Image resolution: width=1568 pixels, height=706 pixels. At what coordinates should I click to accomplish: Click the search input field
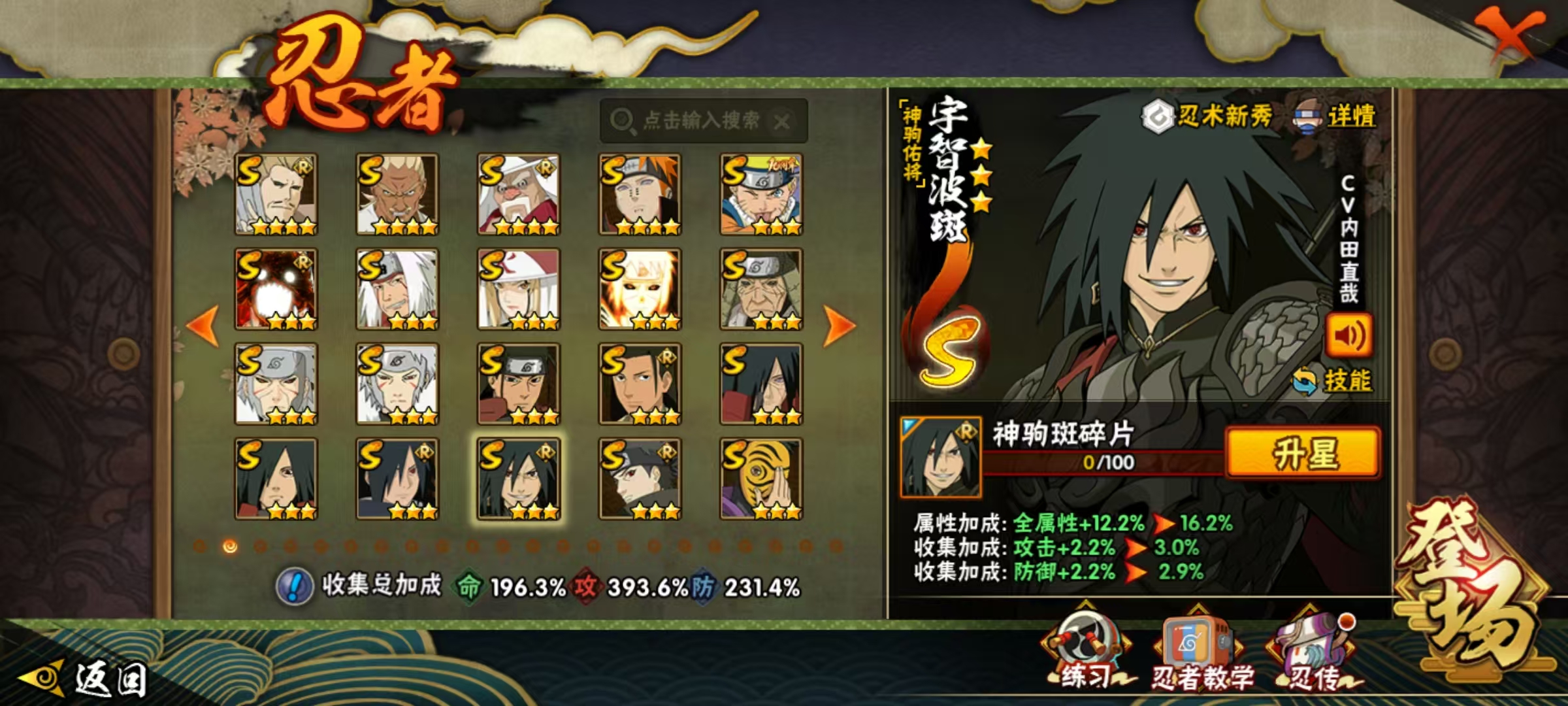tap(702, 120)
